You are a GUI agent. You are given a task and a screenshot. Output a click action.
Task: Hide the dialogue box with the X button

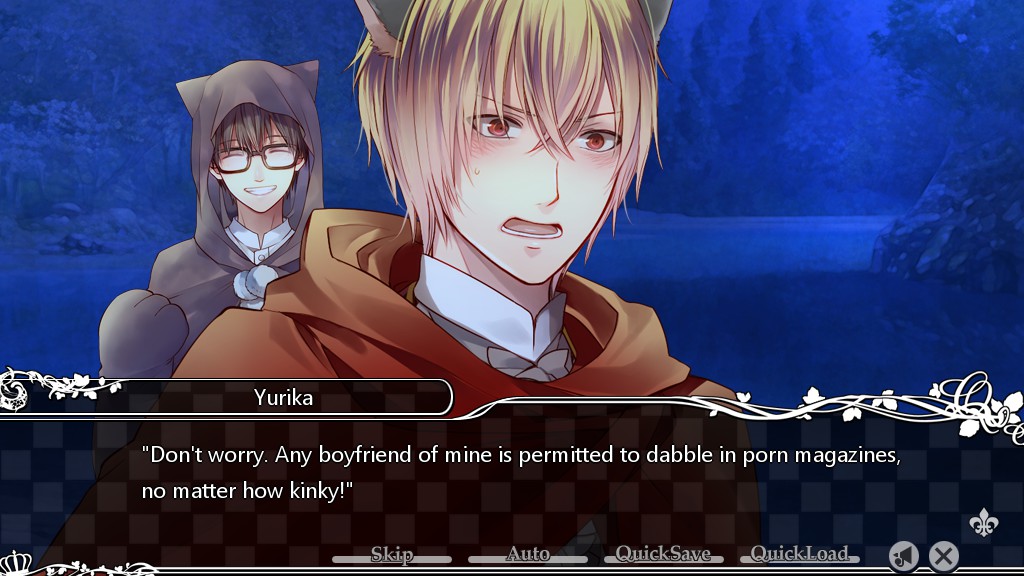pyautogui.click(x=943, y=556)
